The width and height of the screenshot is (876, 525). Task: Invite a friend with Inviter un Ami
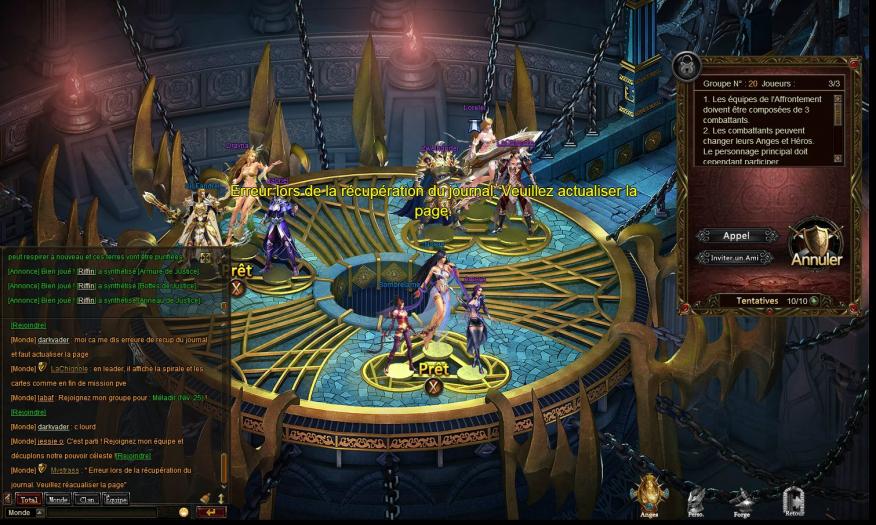coord(736,257)
